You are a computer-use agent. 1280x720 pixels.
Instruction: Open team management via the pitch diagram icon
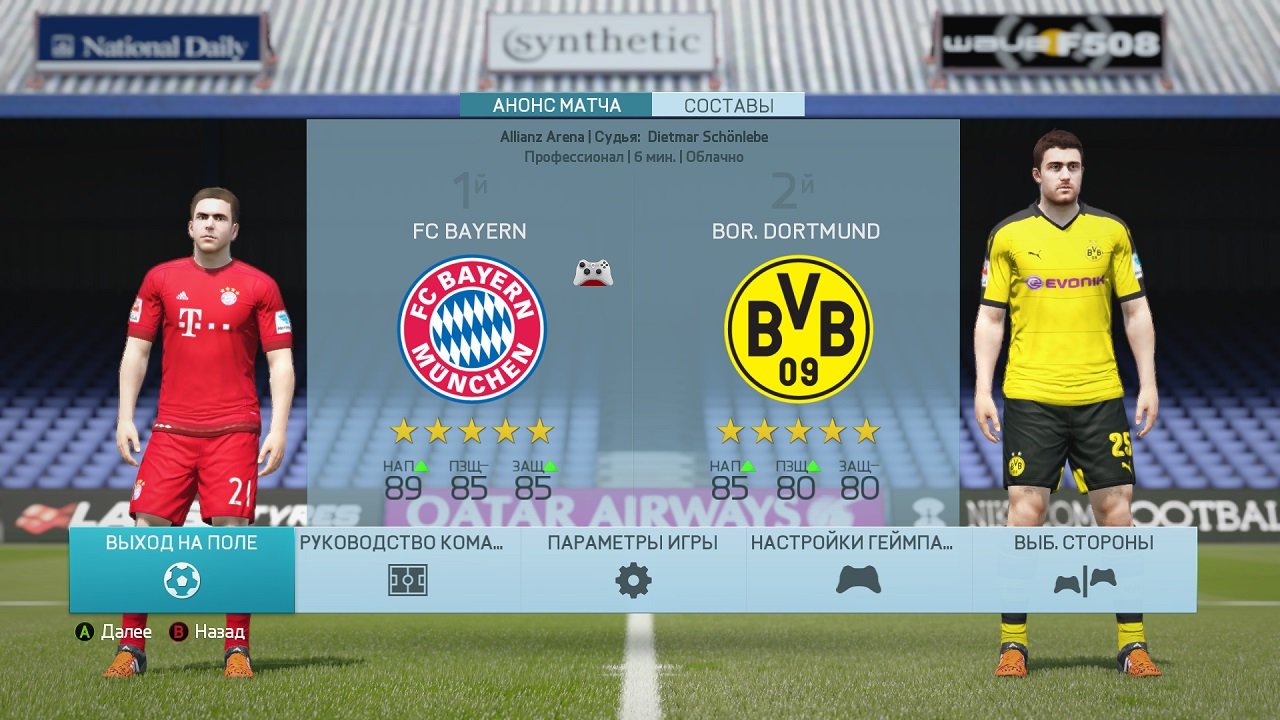(406, 578)
